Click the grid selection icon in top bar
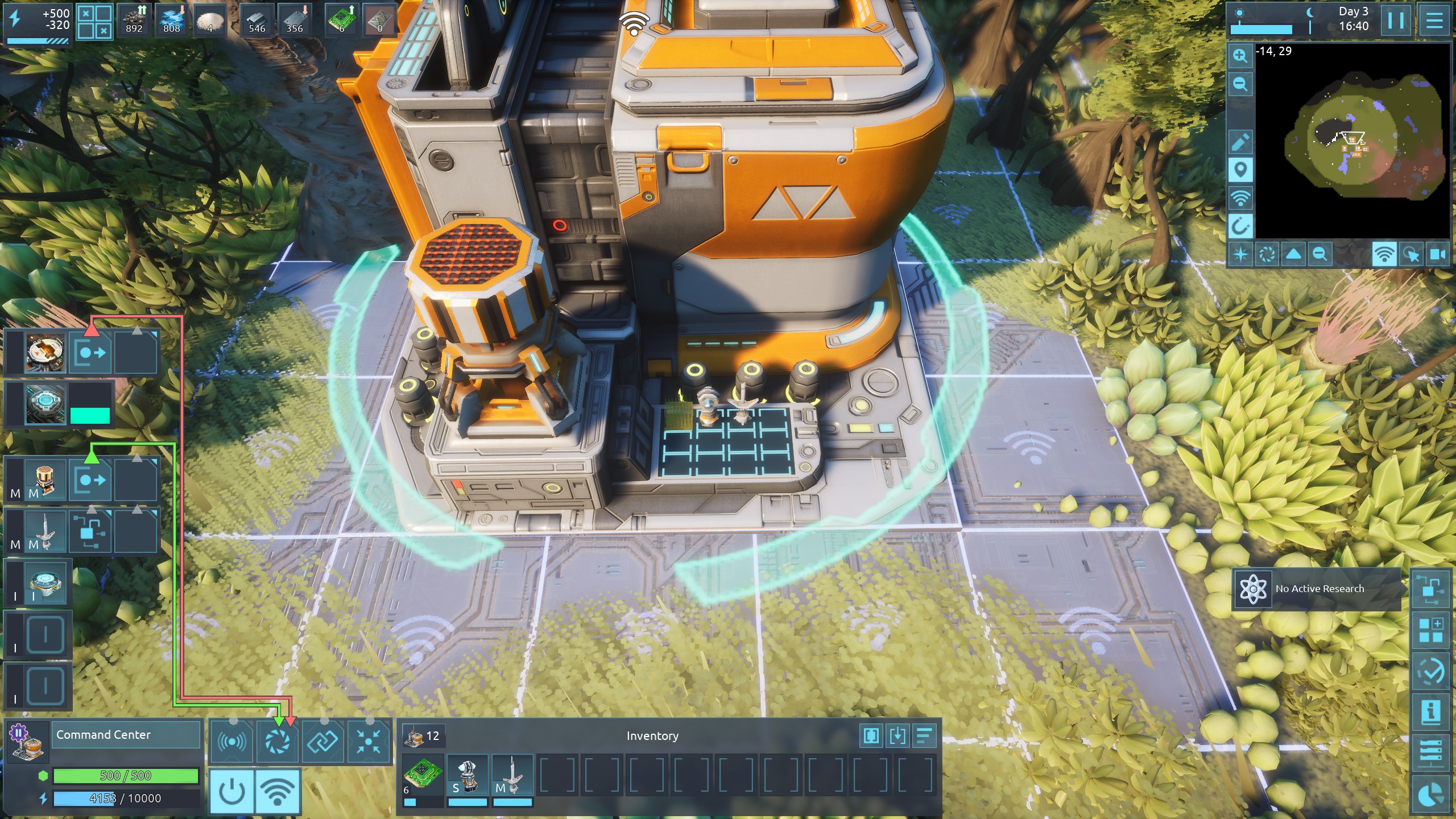This screenshot has width=1456, height=819. point(94,22)
